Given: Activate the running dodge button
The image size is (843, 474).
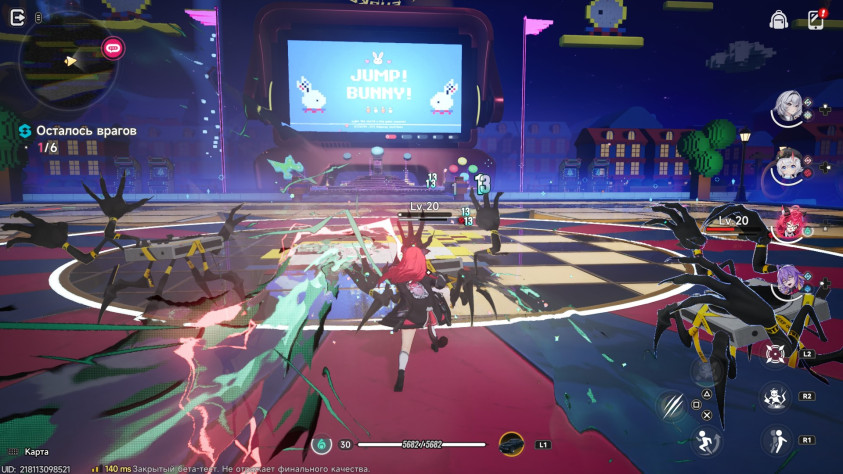Looking at the screenshot, I should tap(707, 443).
